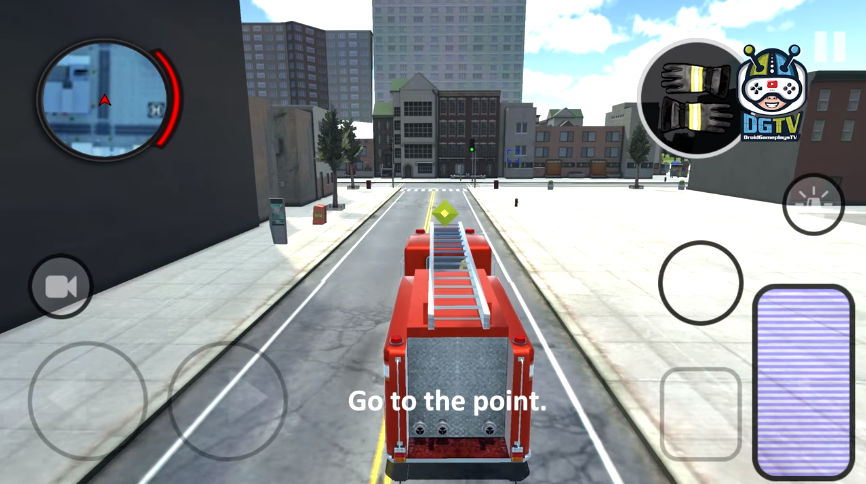Image resolution: width=866 pixels, height=484 pixels.
Task: Steer right with the right arrow button
Action: pos(228,401)
